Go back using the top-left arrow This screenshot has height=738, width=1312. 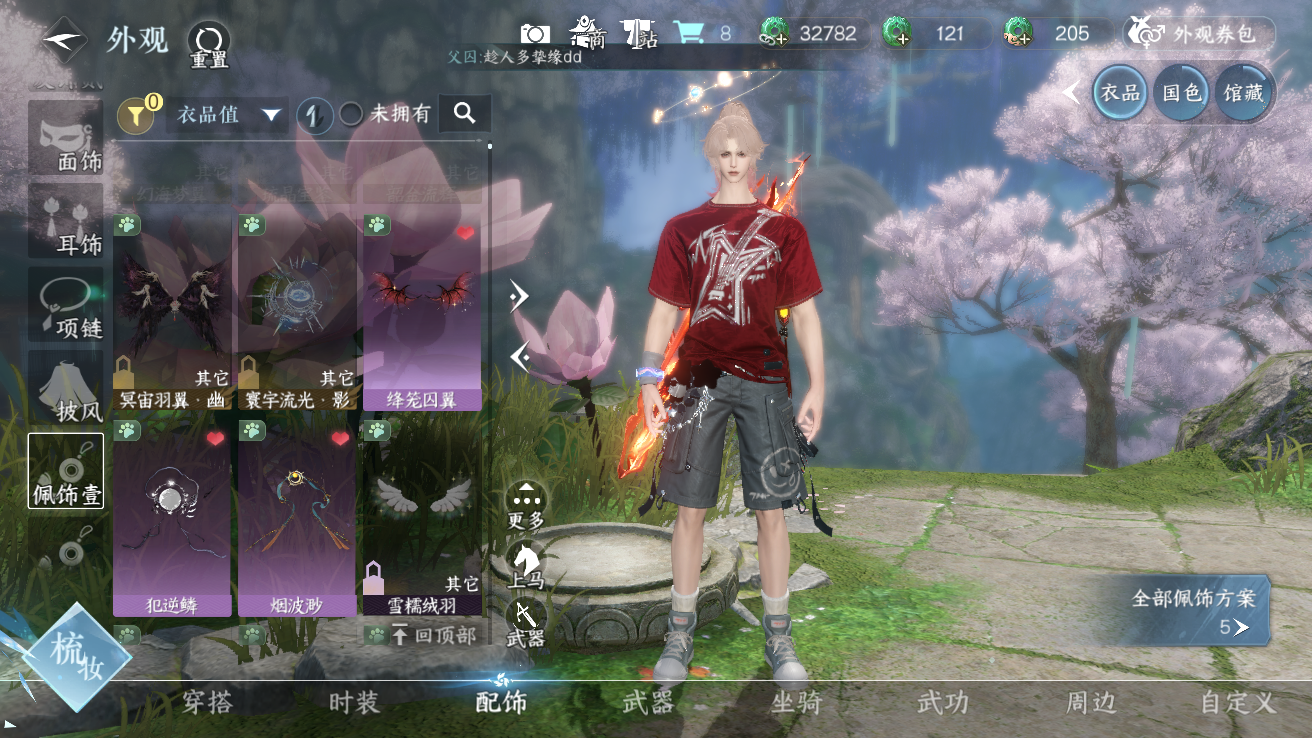pos(64,40)
